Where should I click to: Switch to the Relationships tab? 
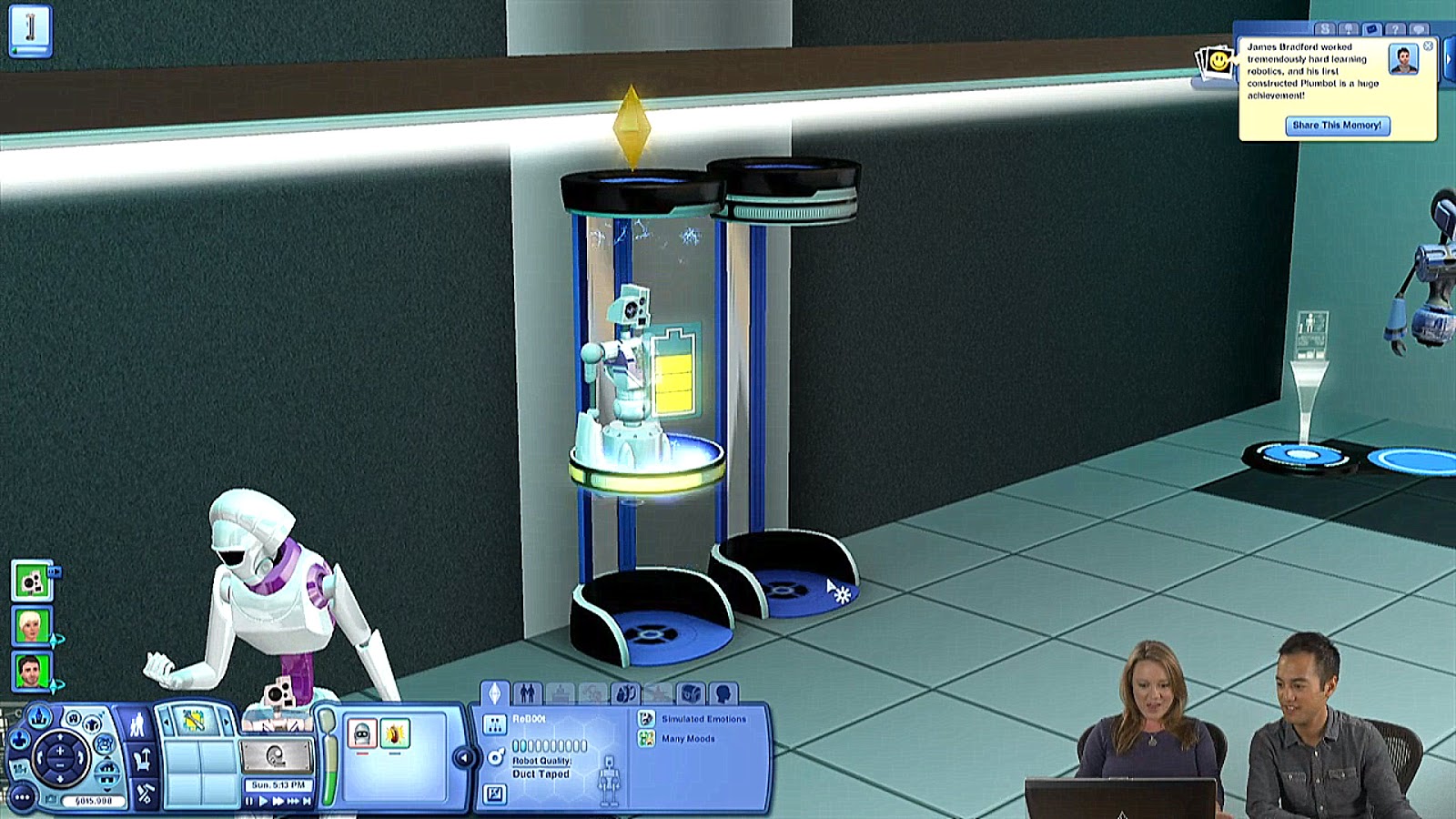[x=528, y=693]
